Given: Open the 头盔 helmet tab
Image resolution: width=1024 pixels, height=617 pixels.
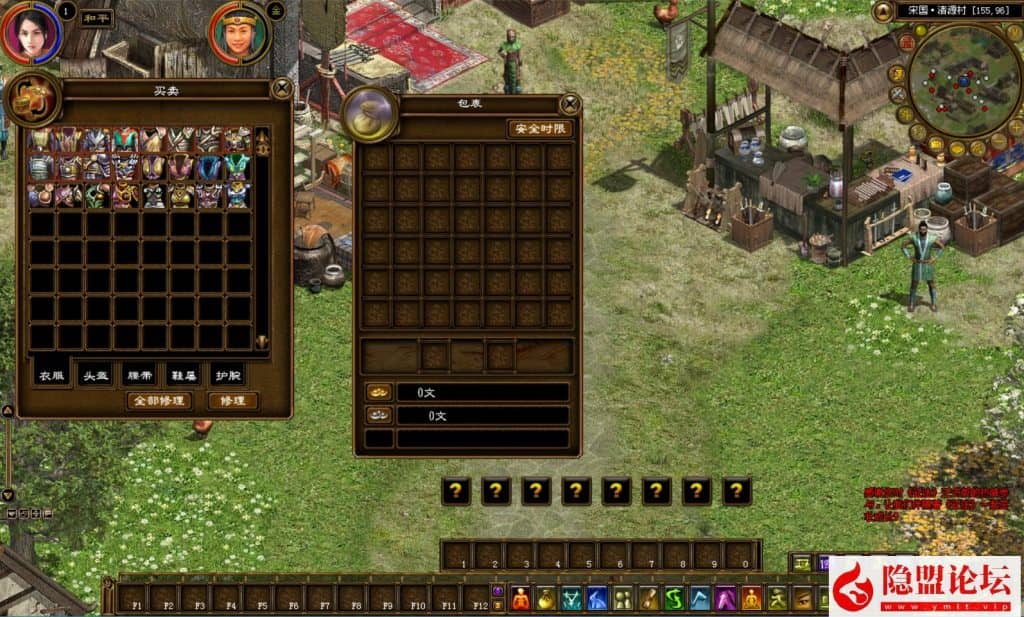Looking at the screenshot, I should point(95,375).
